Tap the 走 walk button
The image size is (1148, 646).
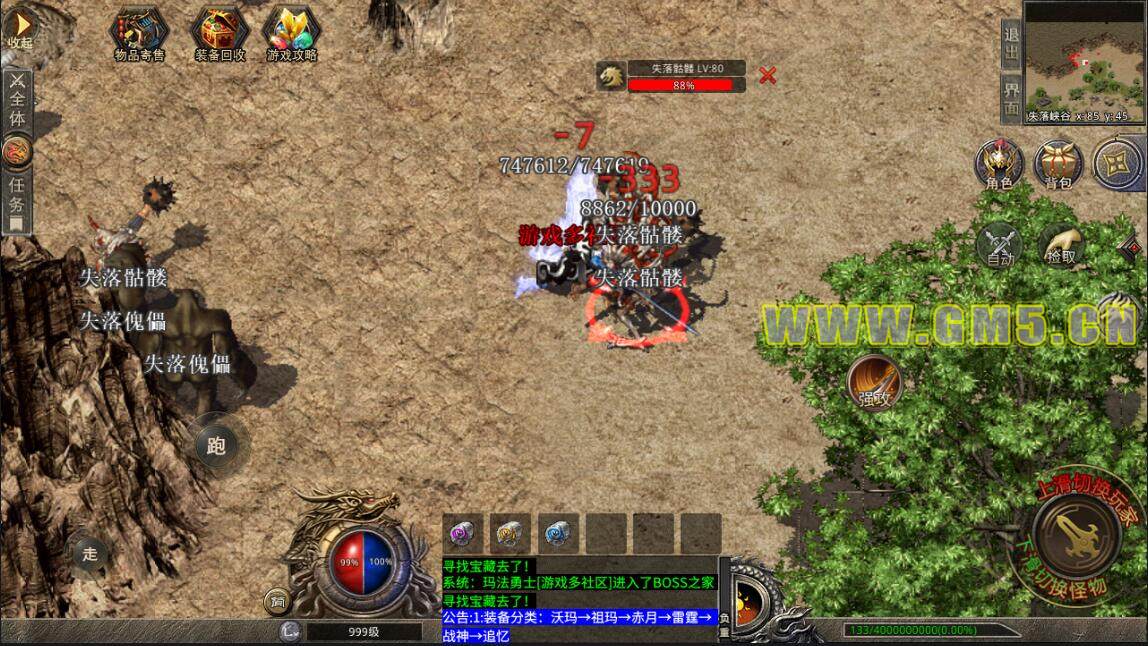coord(91,553)
